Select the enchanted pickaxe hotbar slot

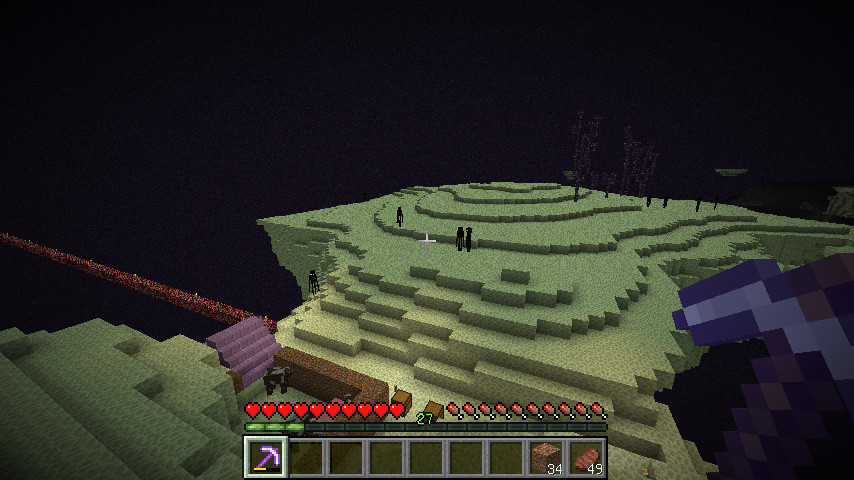click(266, 458)
